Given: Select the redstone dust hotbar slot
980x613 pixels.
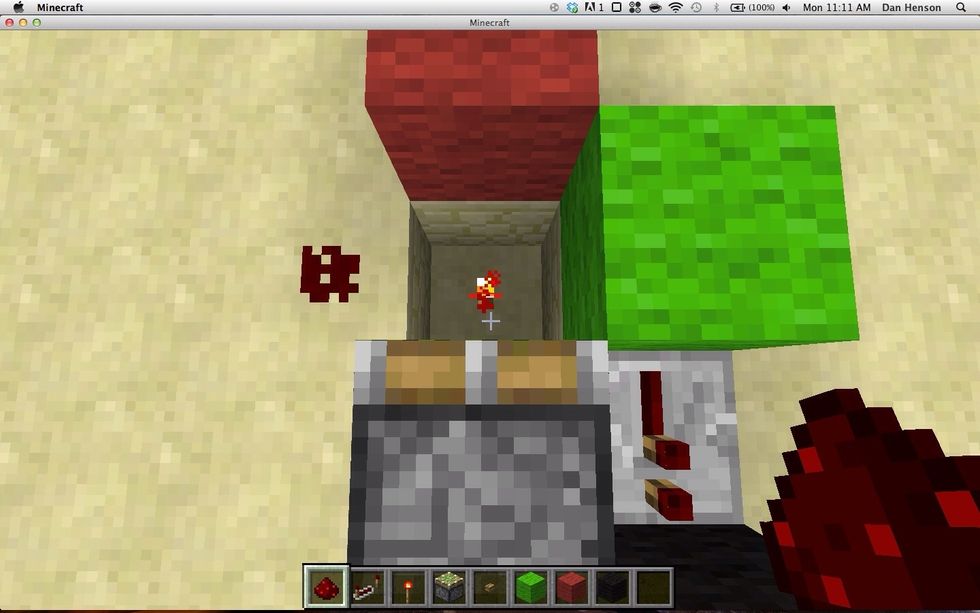Looking at the screenshot, I should coord(327,587).
